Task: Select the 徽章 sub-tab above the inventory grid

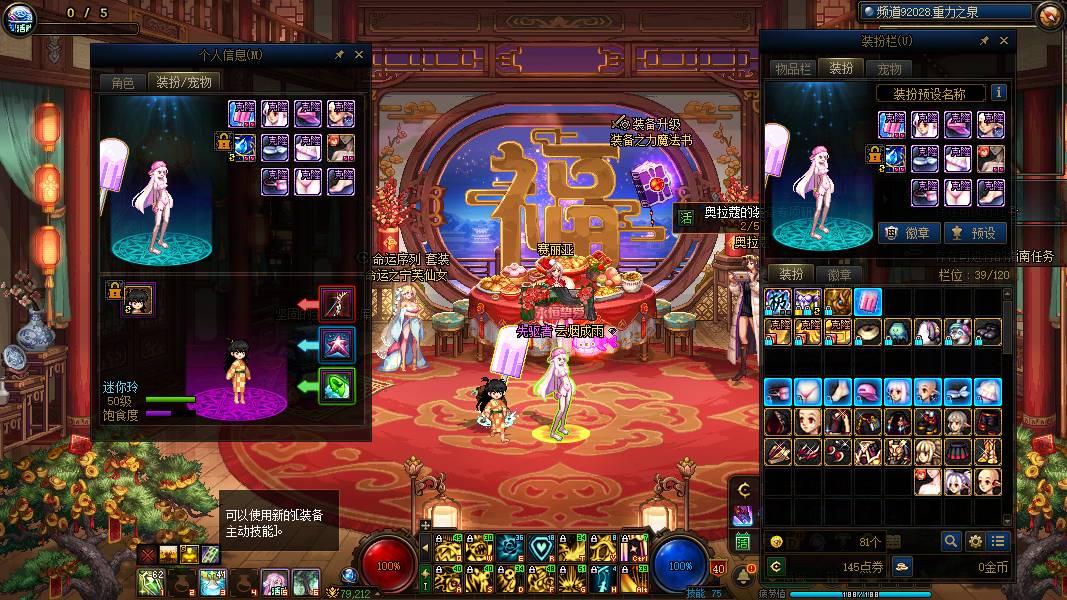Action: click(x=839, y=274)
